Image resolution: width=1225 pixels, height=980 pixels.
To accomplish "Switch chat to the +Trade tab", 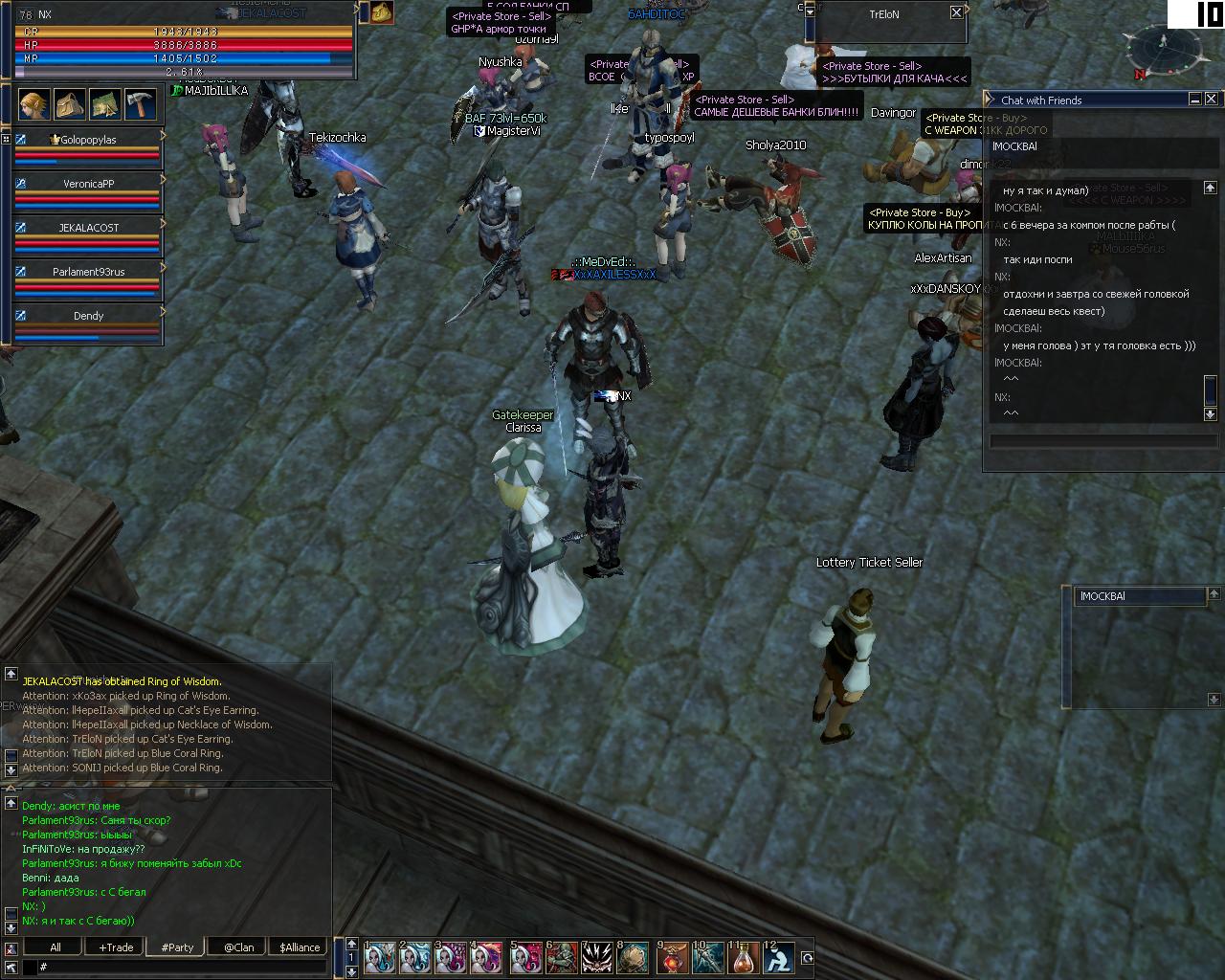I will (x=116, y=947).
